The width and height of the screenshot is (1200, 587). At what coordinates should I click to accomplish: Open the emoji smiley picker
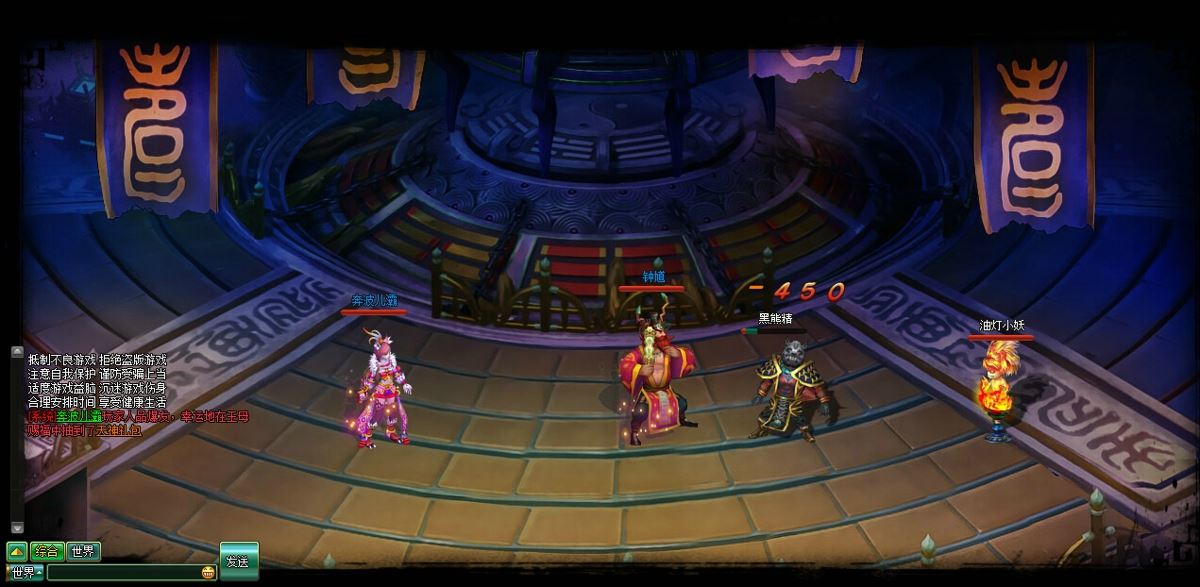coord(208,573)
